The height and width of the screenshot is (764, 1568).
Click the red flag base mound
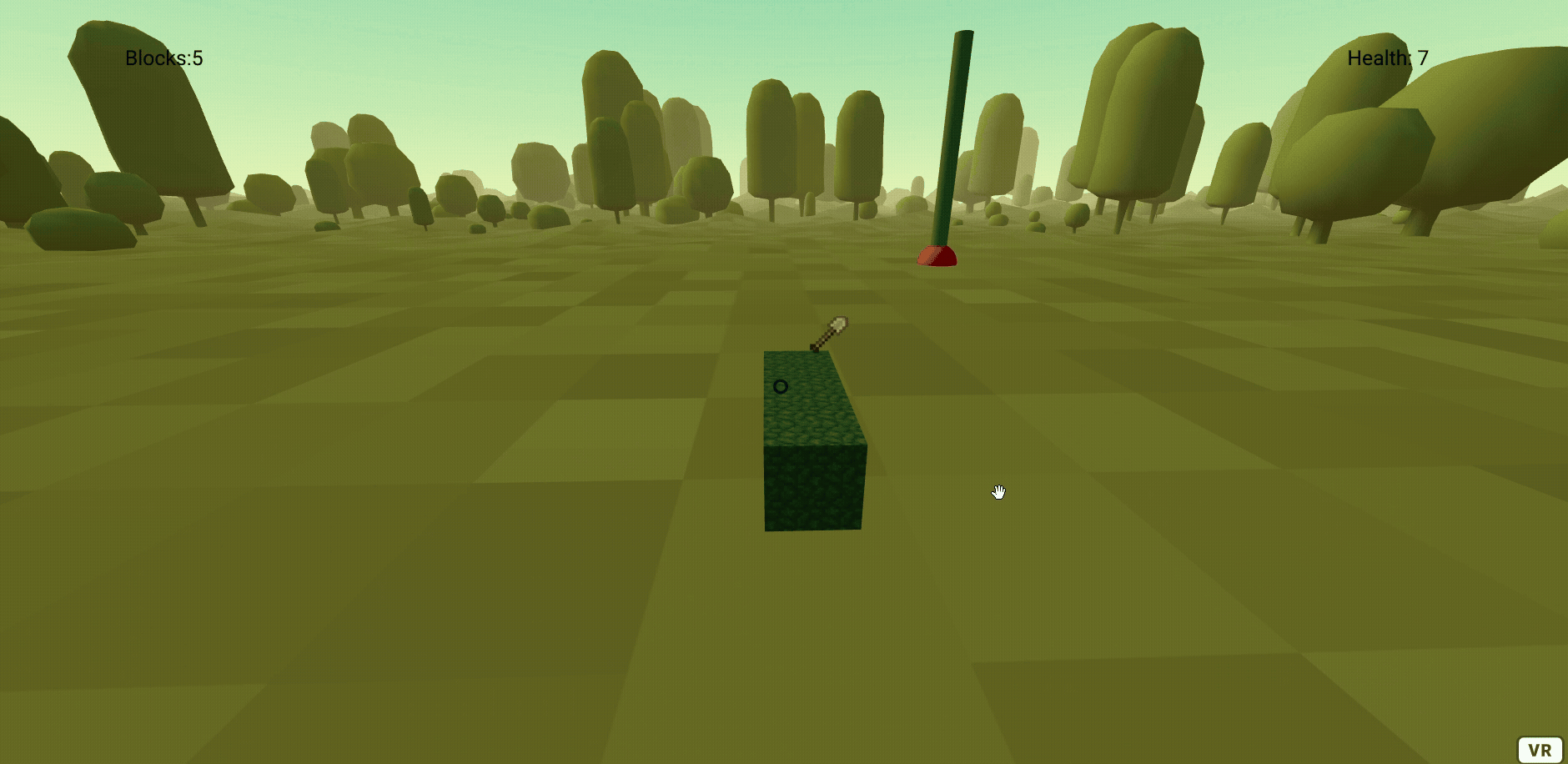coord(936,254)
